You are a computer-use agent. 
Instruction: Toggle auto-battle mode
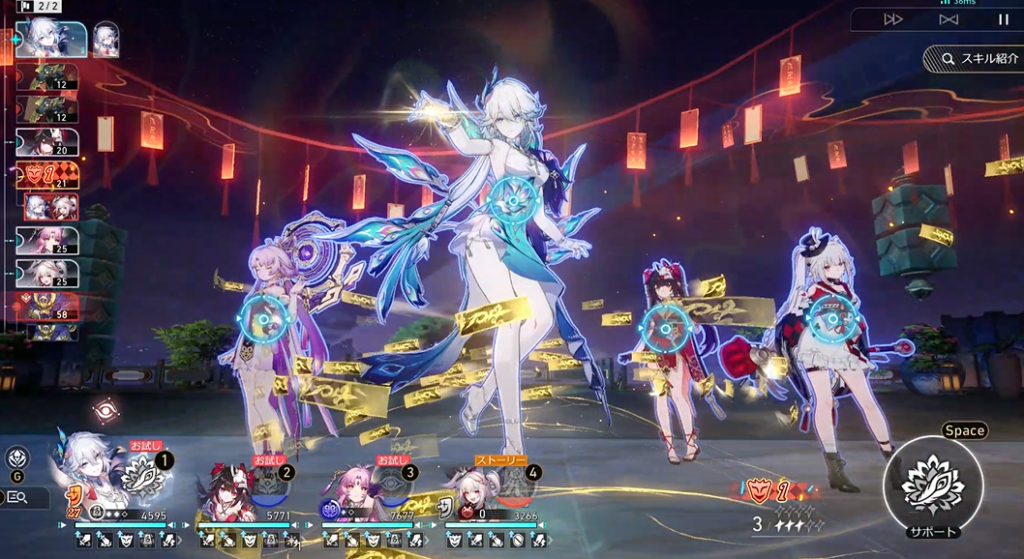[x=948, y=19]
